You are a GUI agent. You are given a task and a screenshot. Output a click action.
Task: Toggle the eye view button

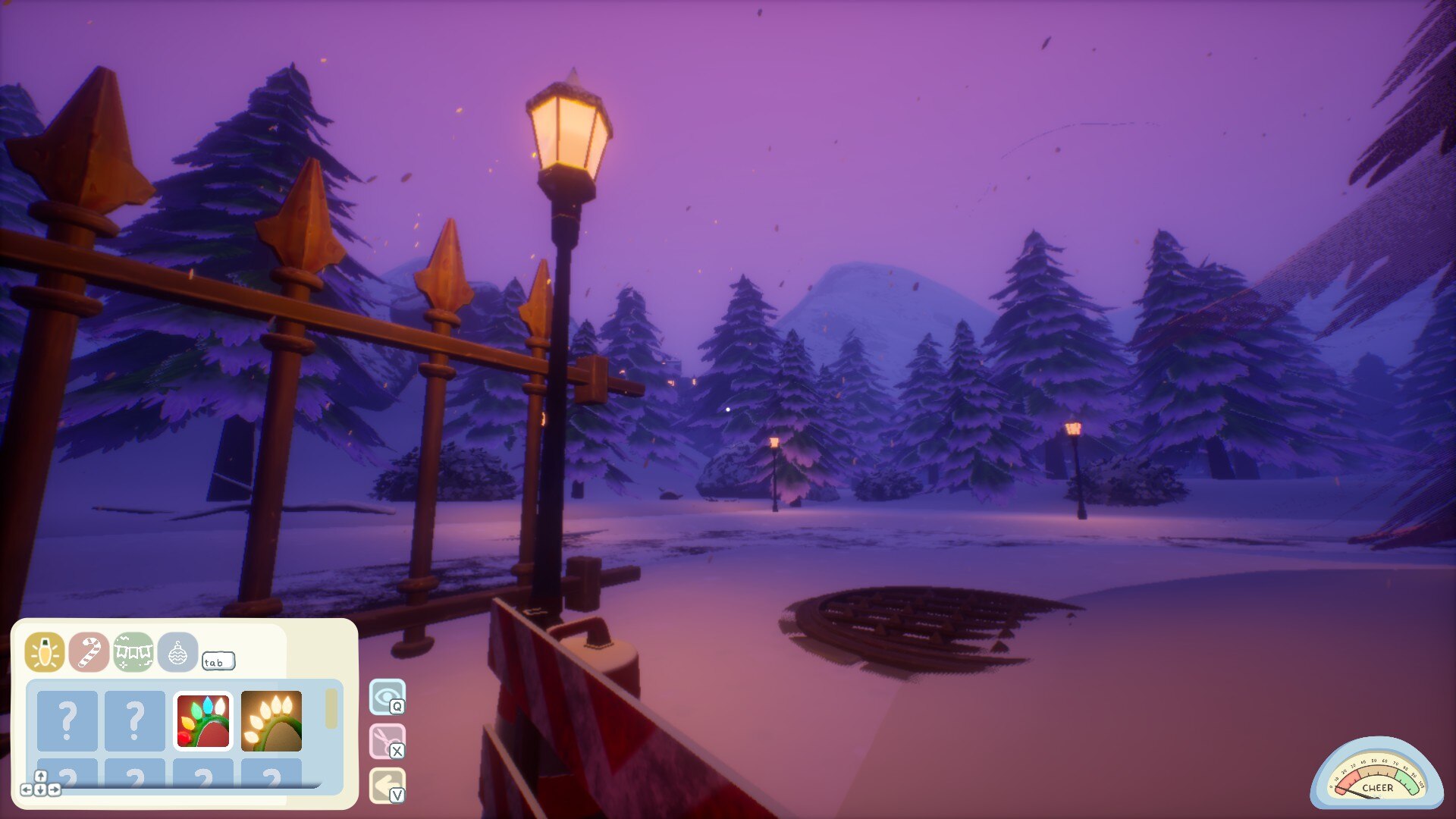(387, 696)
